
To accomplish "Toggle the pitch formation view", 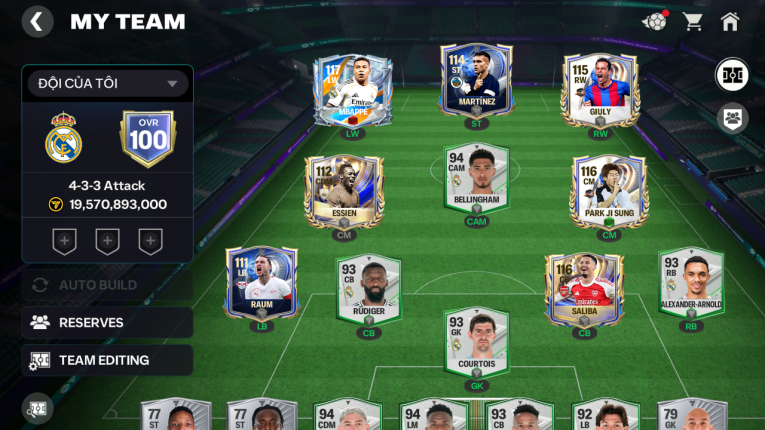I will click(x=732, y=75).
